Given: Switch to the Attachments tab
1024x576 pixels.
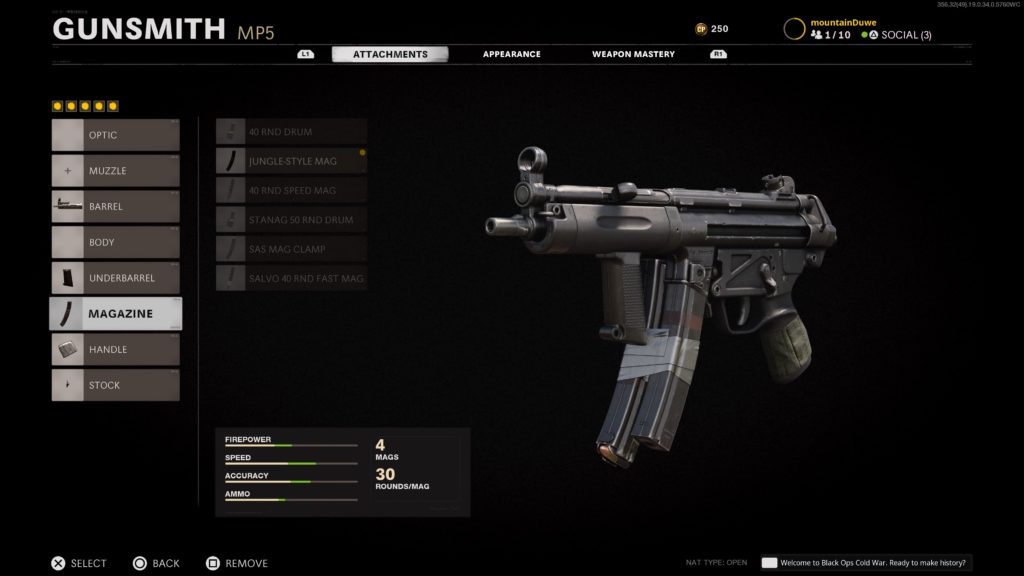Looking at the screenshot, I should pos(390,54).
